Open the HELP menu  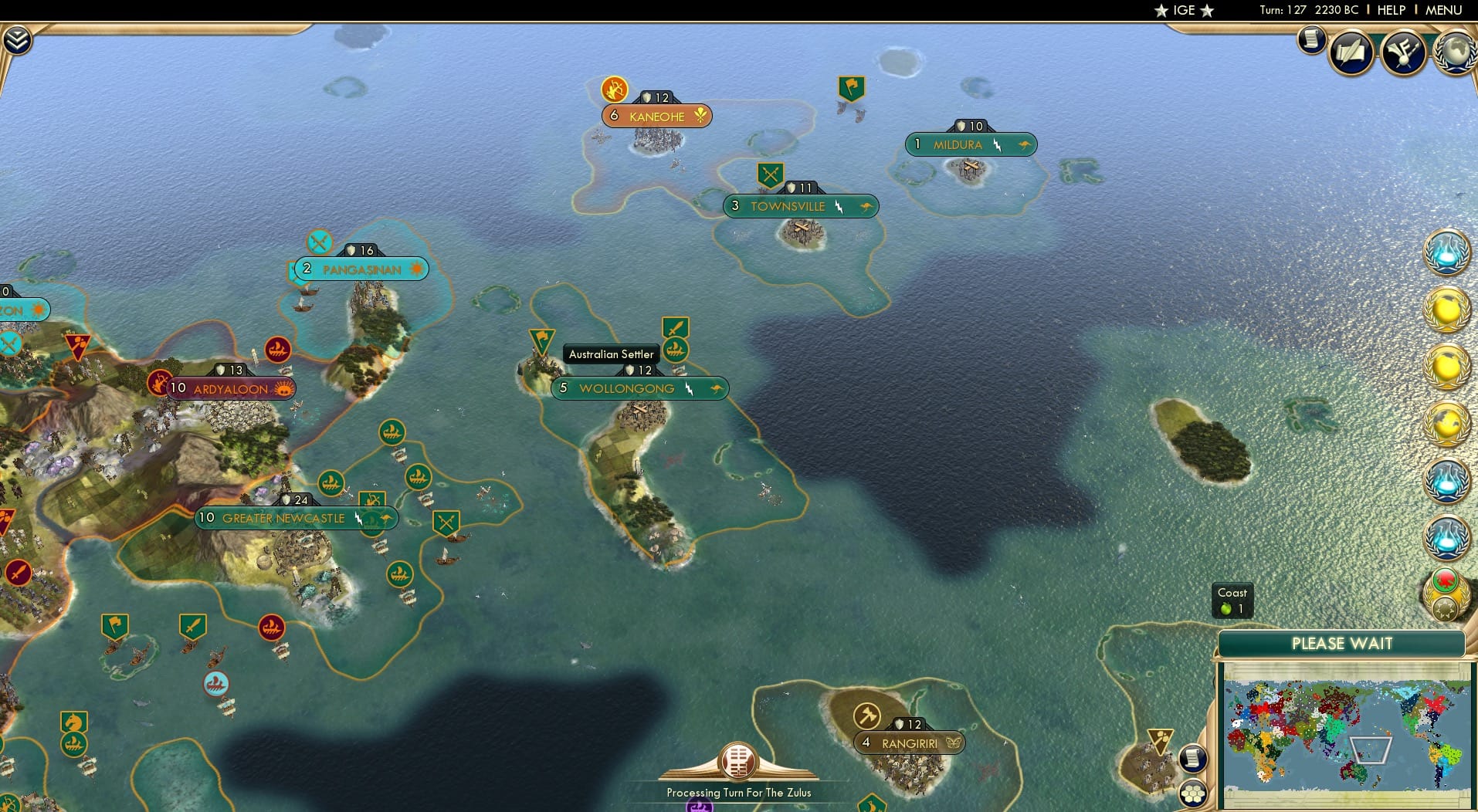click(1390, 10)
